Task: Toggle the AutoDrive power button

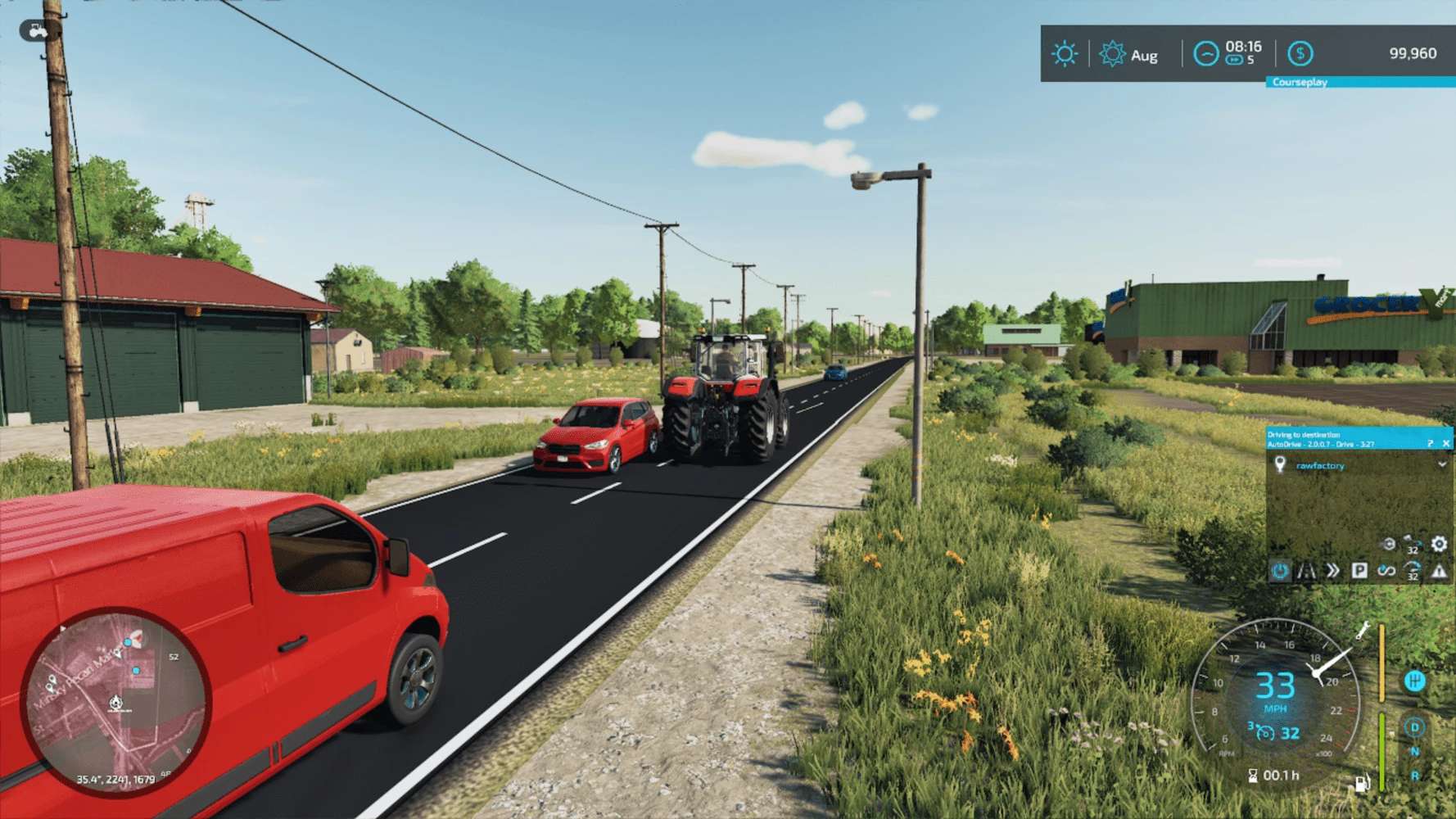Action: (x=1280, y=571)
